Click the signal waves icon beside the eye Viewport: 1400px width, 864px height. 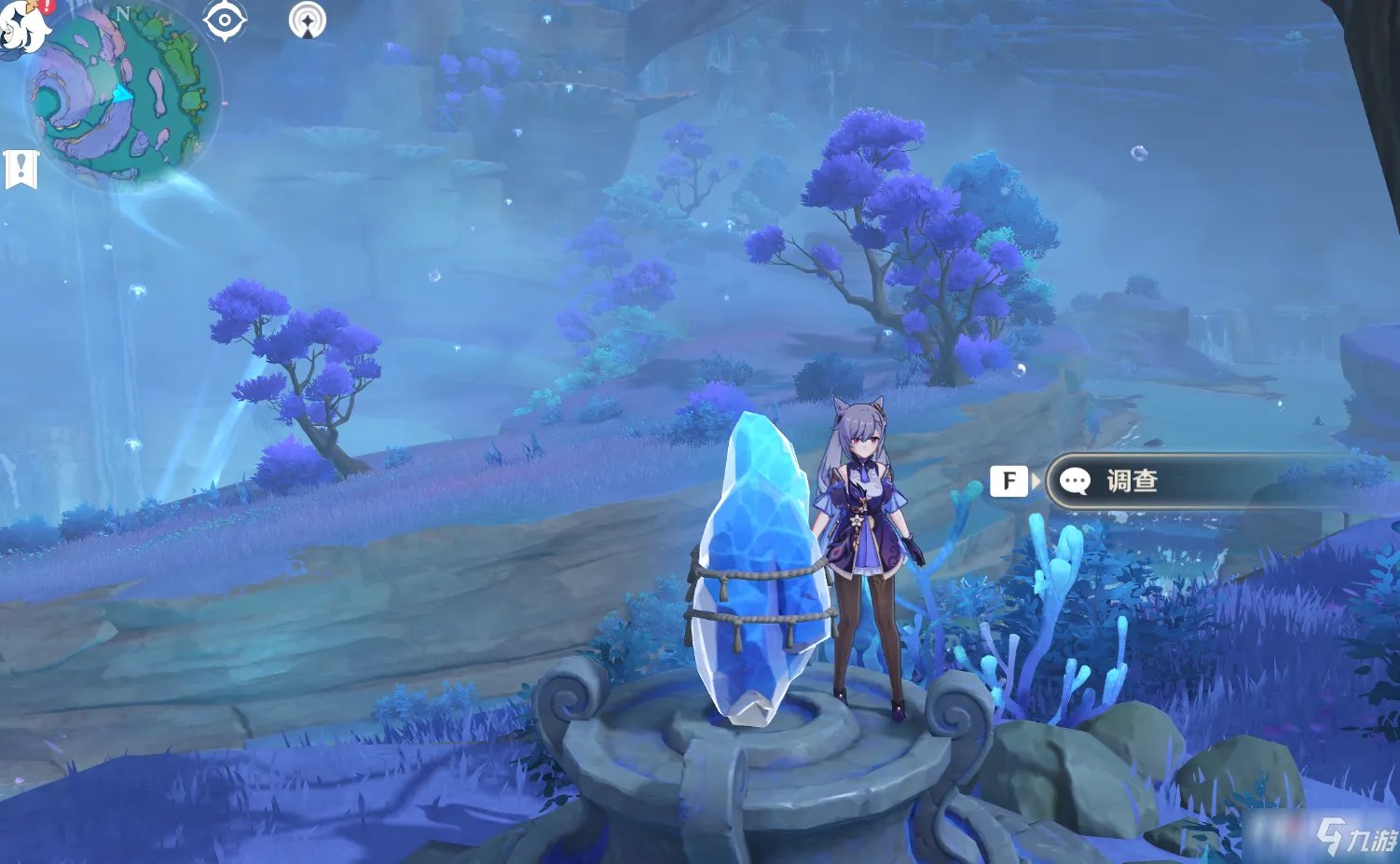(308, 21)
